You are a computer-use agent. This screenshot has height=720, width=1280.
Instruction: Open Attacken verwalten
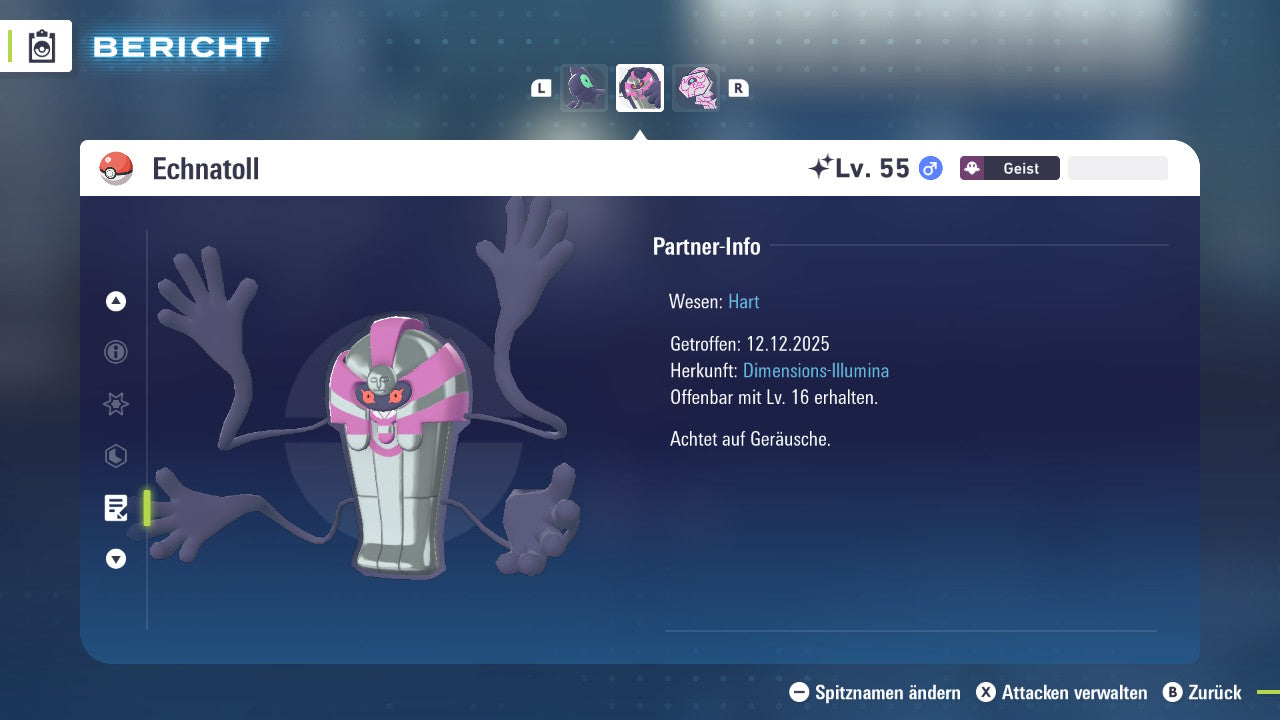pyautogui.click(x=1061, y=692)
